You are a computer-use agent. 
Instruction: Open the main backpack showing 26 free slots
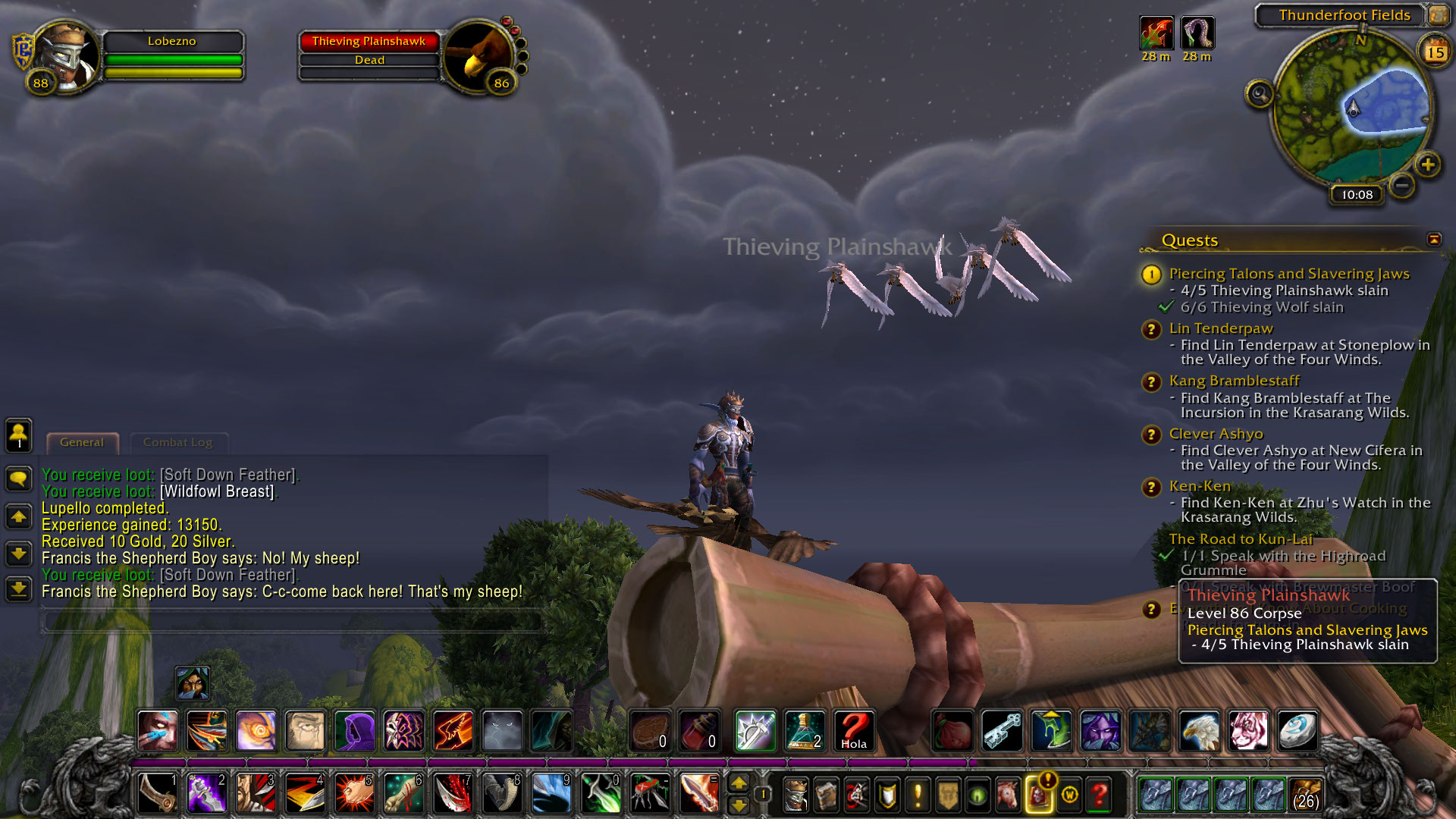click(1304, 794)
